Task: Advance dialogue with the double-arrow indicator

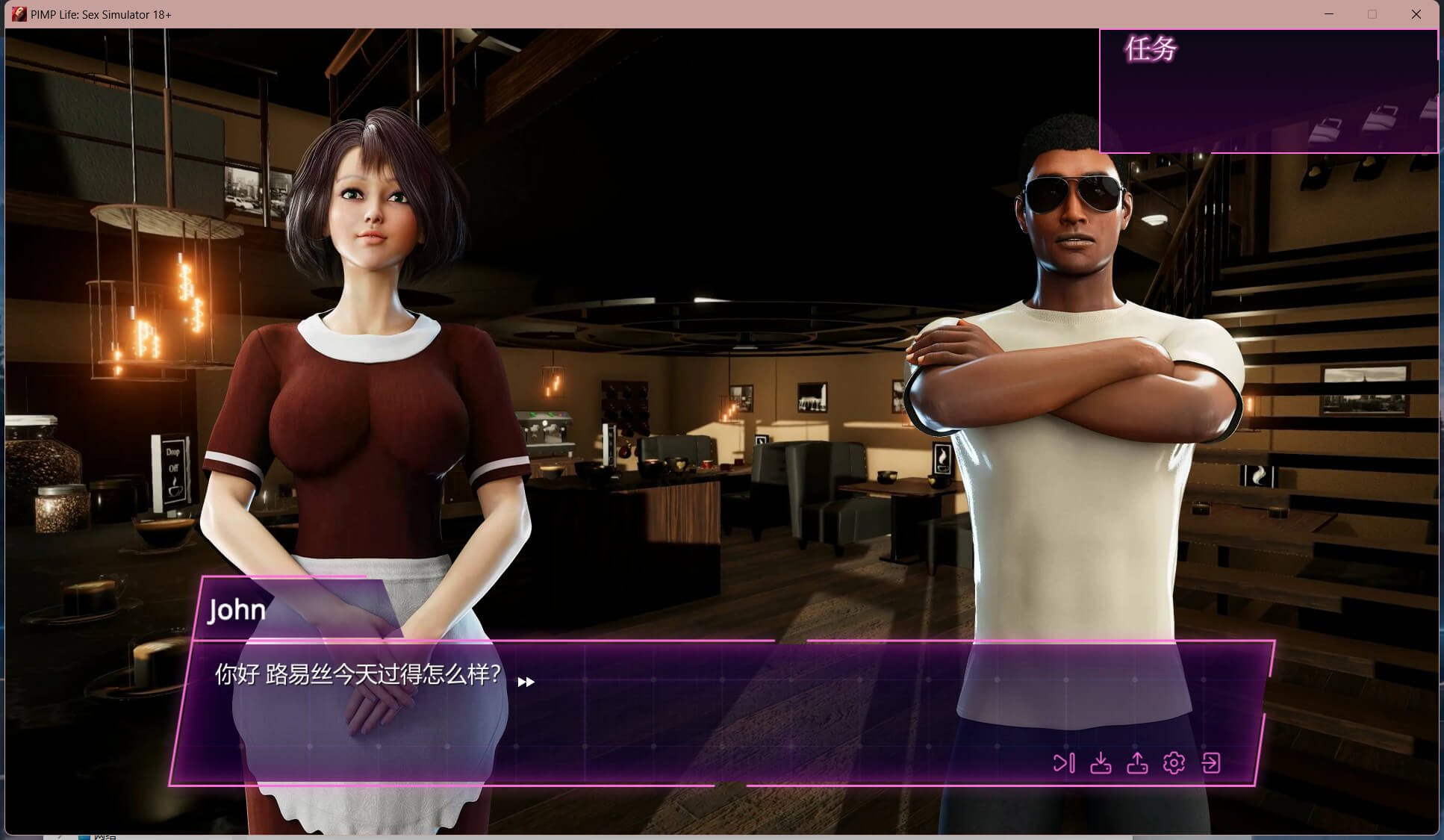Action: 526,682
